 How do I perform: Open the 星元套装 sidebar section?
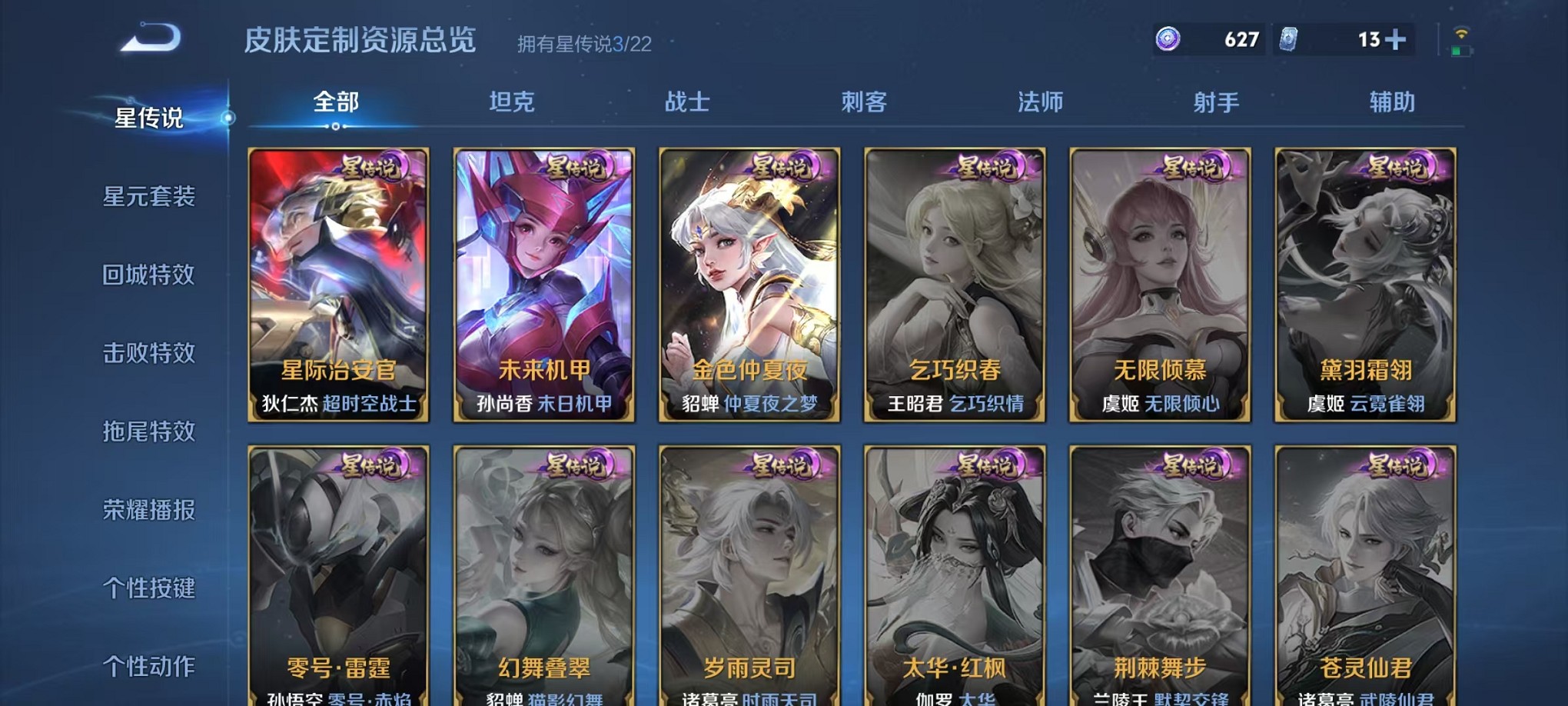pos(150,197)
